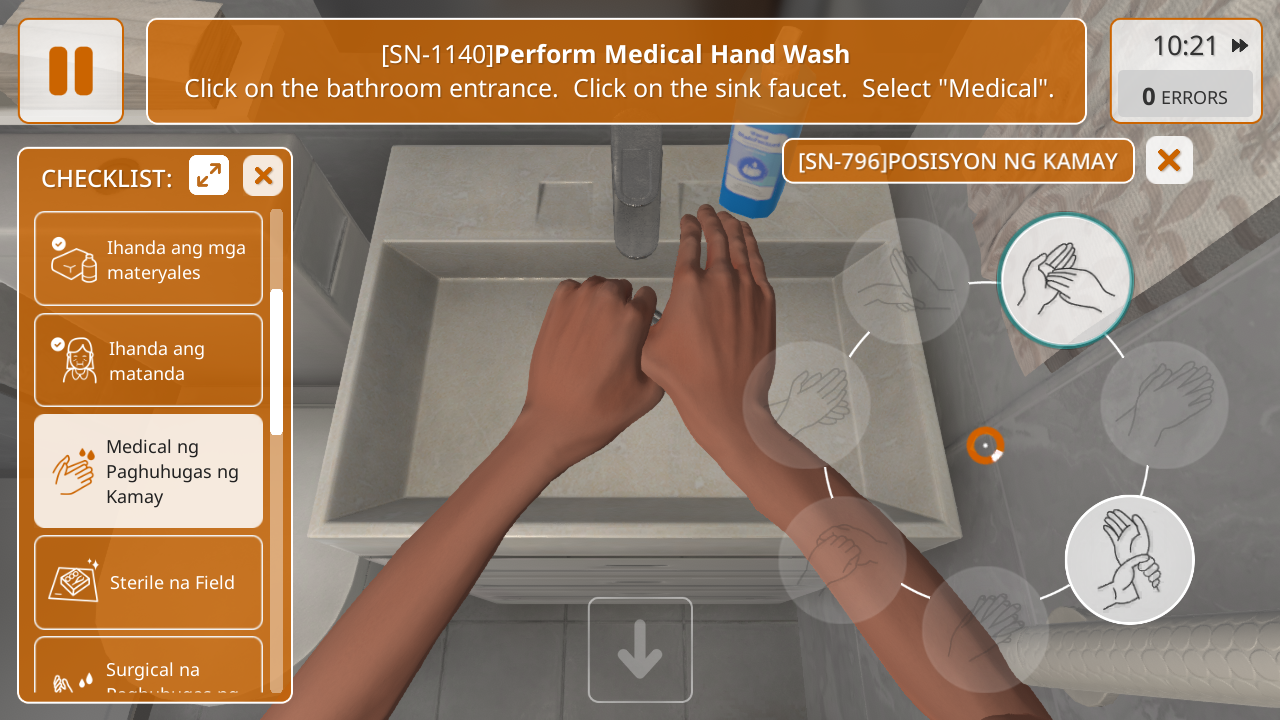Click the down arrow button below the sink
Image resolution: width=1280 pixels, height=720 pixels.
(x=640, y=650)
